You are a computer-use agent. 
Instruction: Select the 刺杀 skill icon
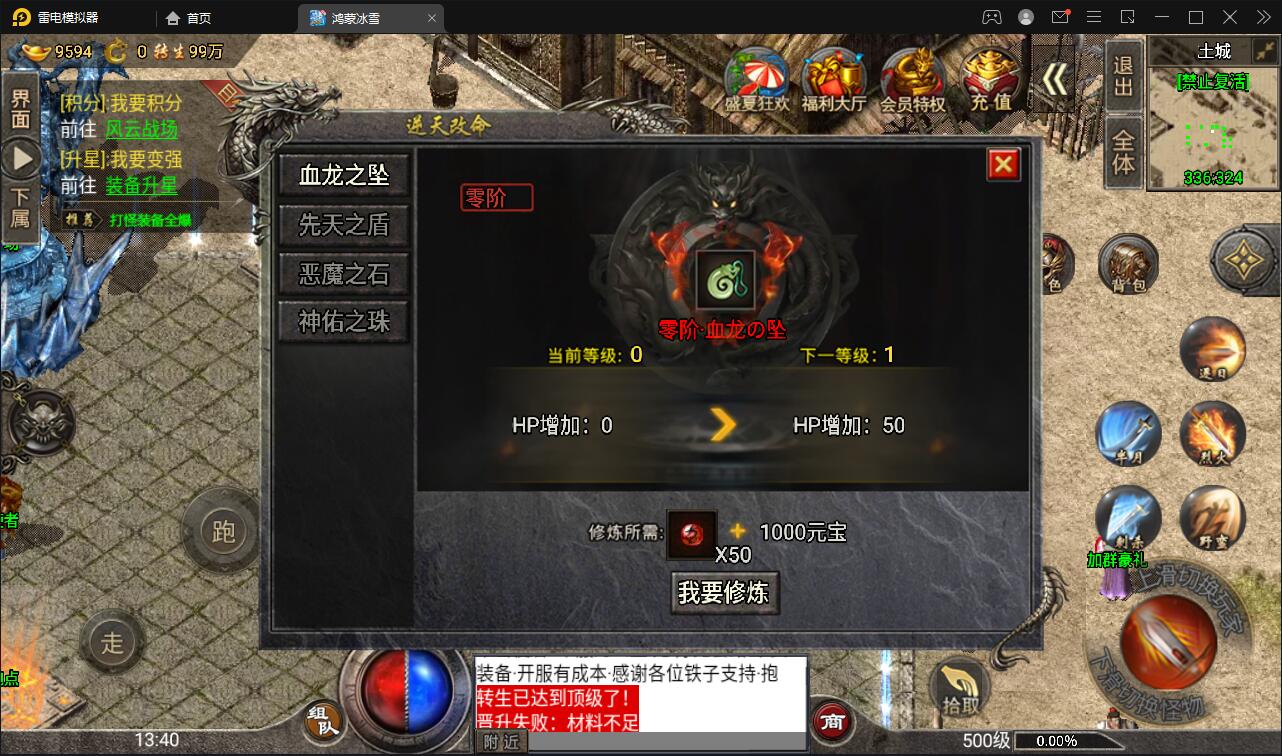(1130, 518)
